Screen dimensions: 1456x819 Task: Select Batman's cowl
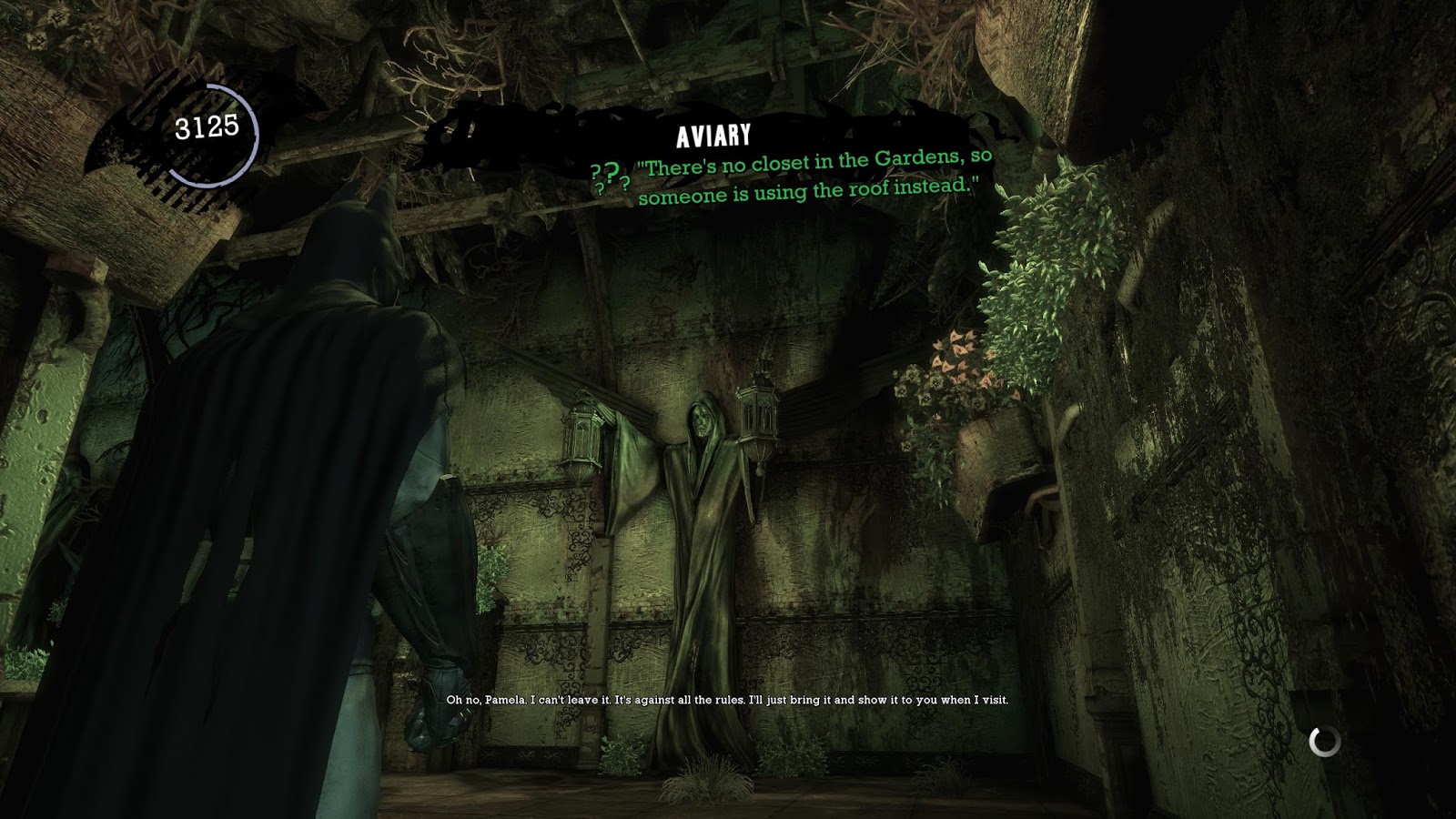(x=357, y=239)
